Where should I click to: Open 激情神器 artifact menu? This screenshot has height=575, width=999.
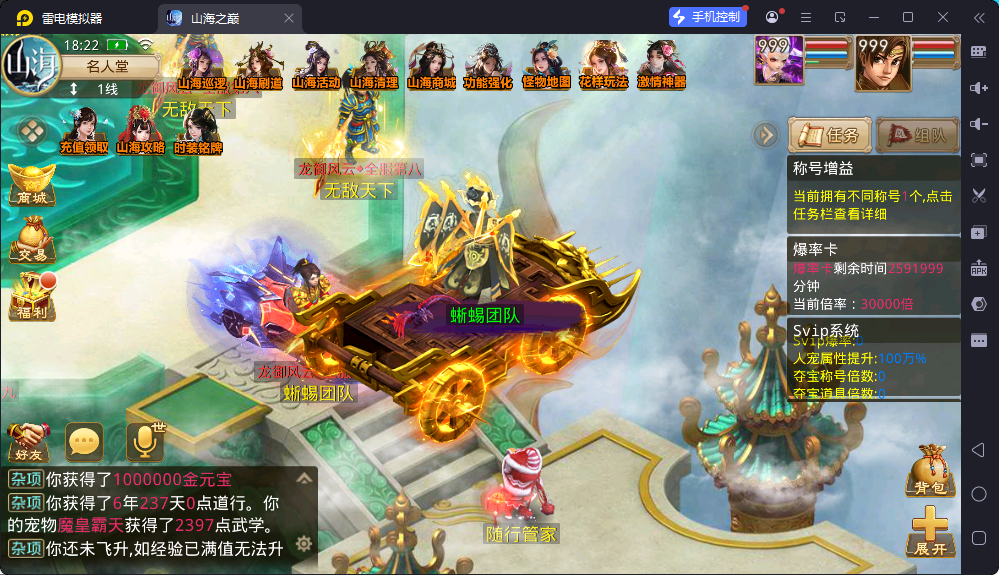[661, 66]
